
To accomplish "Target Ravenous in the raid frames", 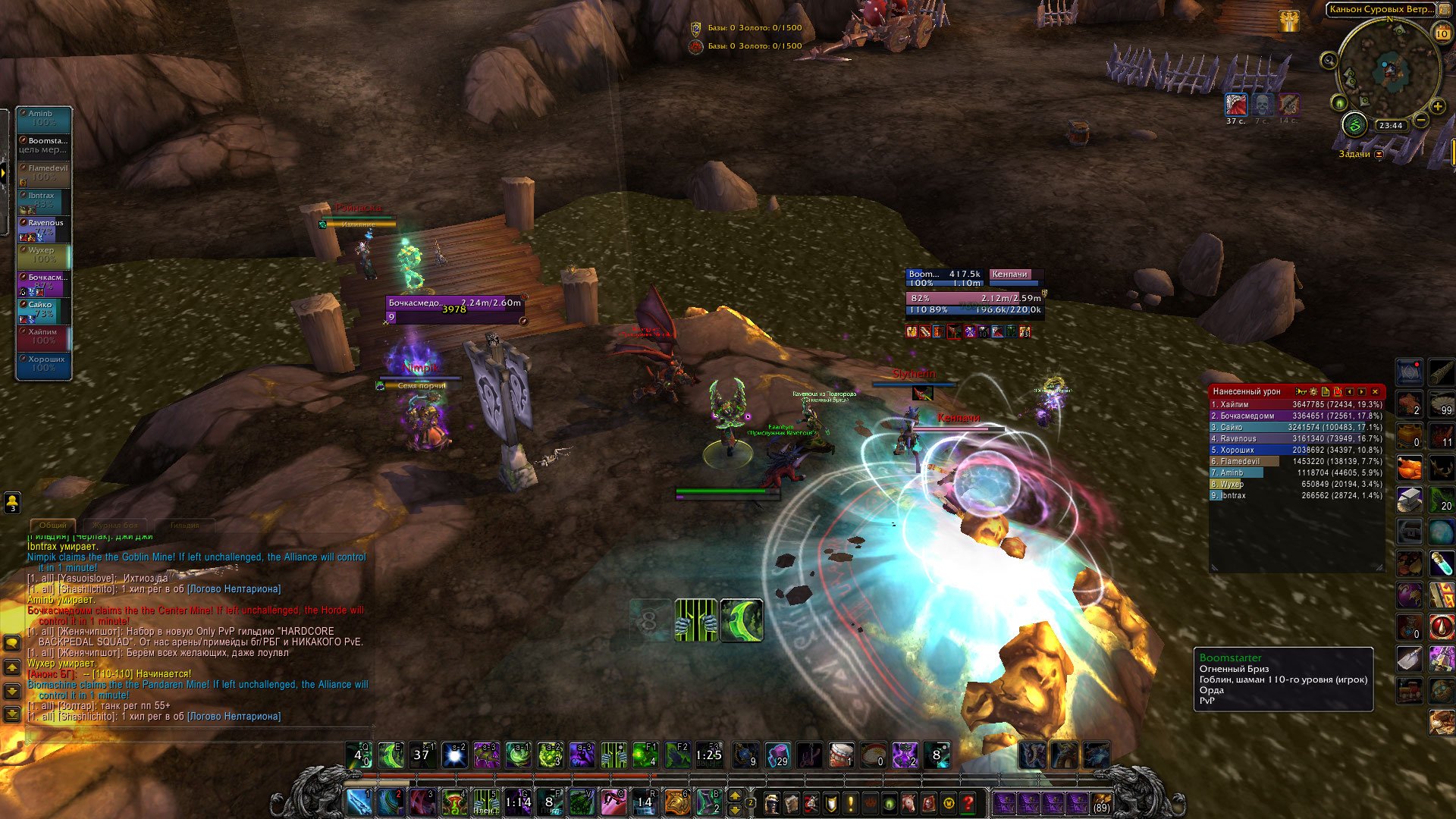I will click(45, 227).
